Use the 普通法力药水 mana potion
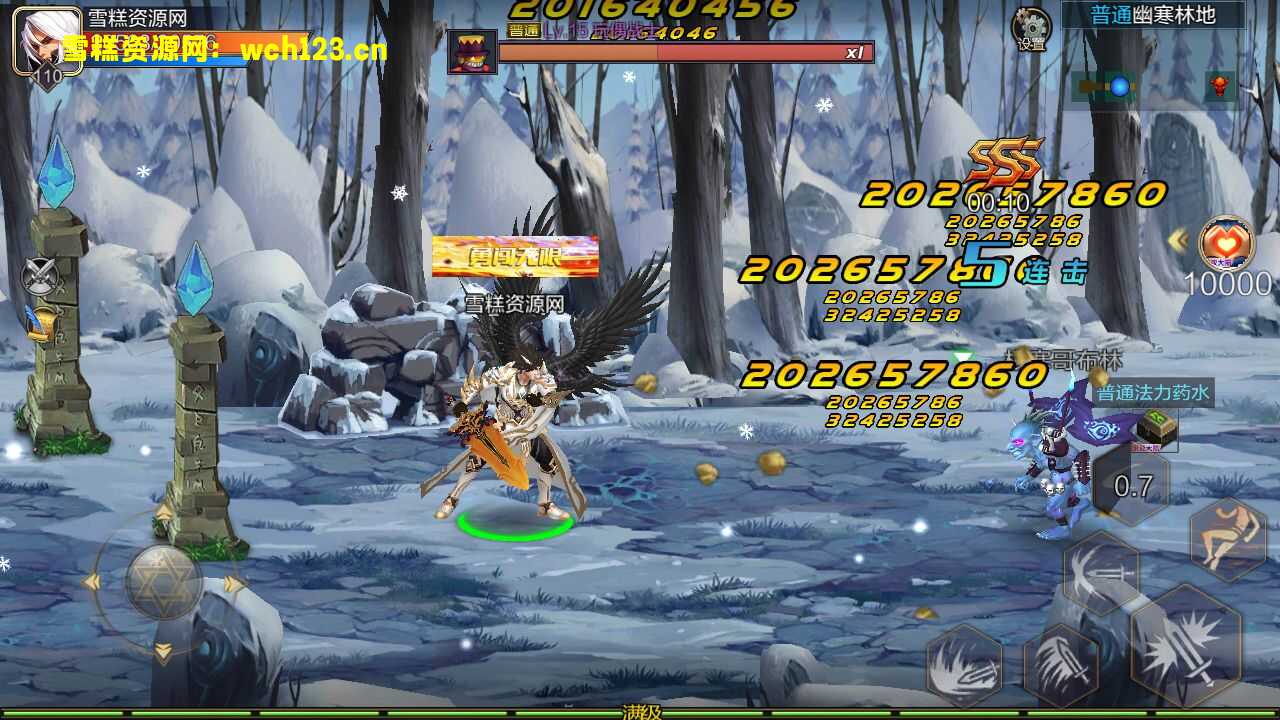Viewport: 1280px width, 720px height. pyautogui.click(x=1155, y=428)
